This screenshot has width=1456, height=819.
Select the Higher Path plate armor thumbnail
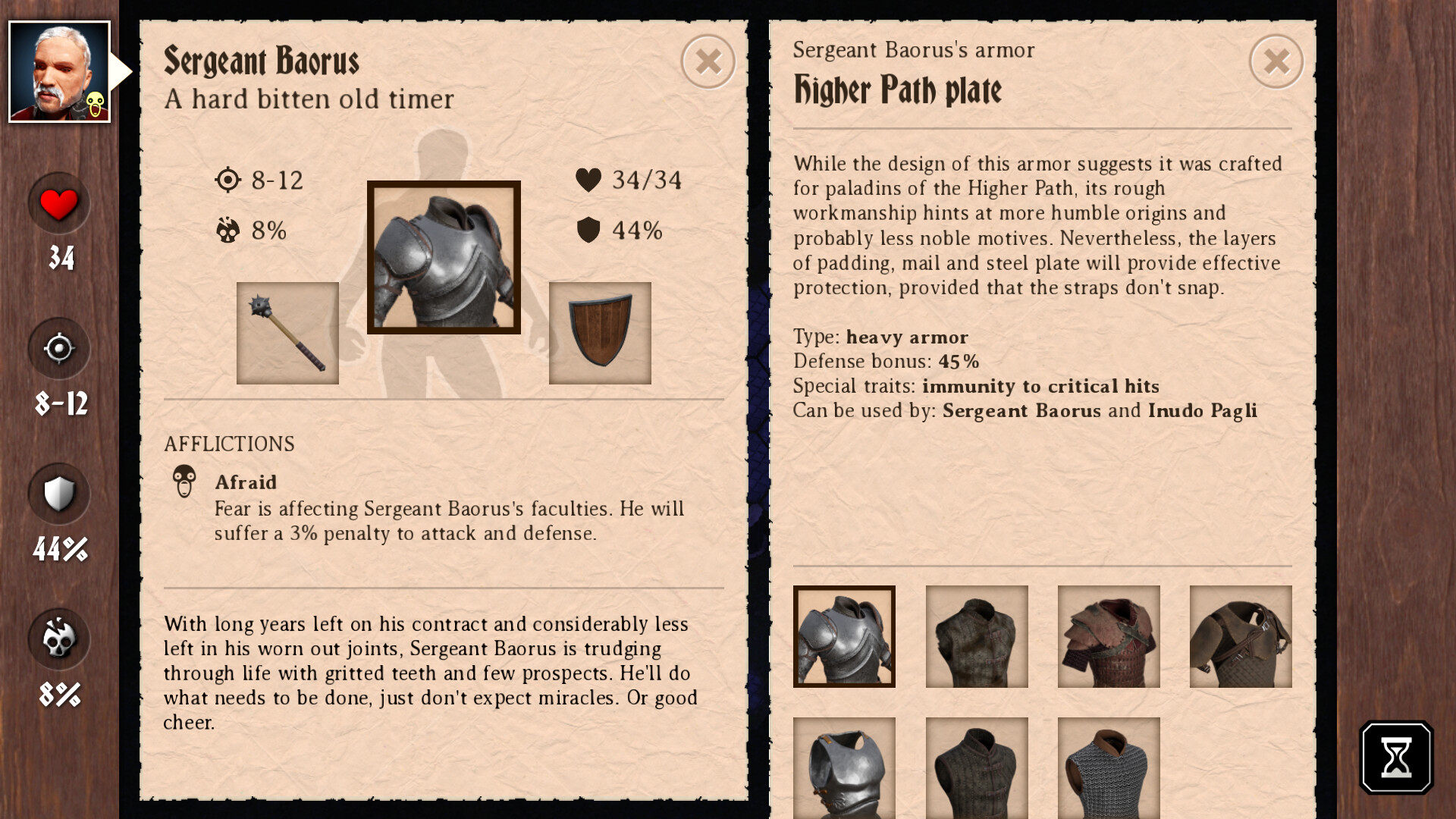(x=844, y=636)
